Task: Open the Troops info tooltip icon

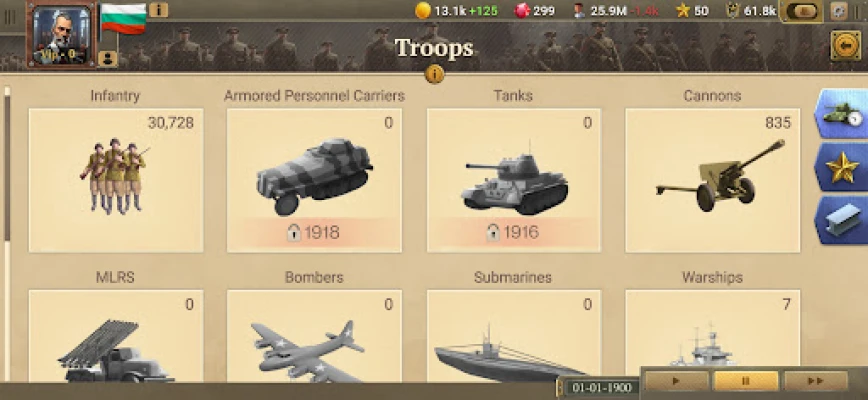Action: 434,74
